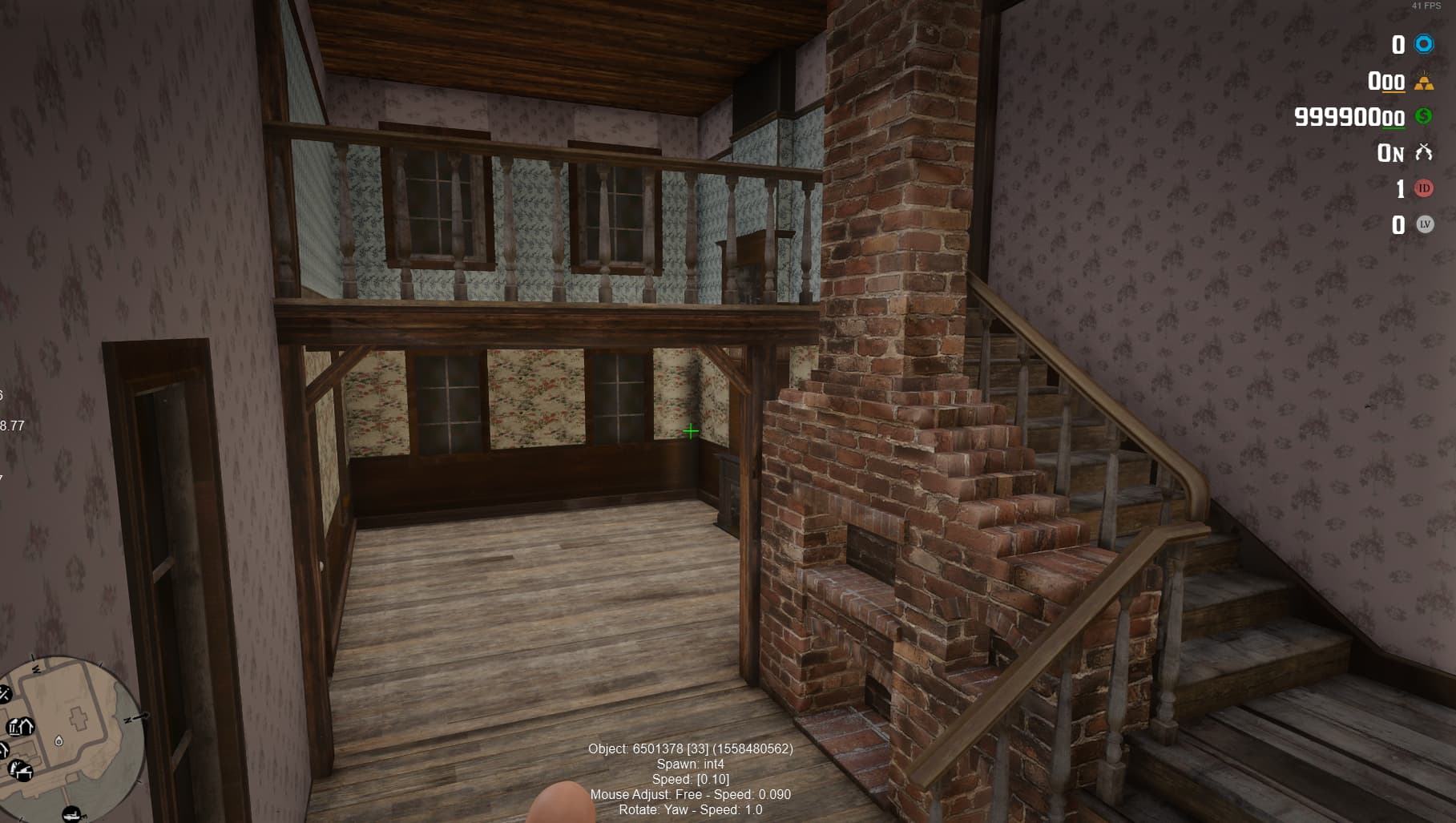Screen dimensions: 1456x823
Task: Click the W compass marker on minimap edge
Action: click(x=36, y=669)
